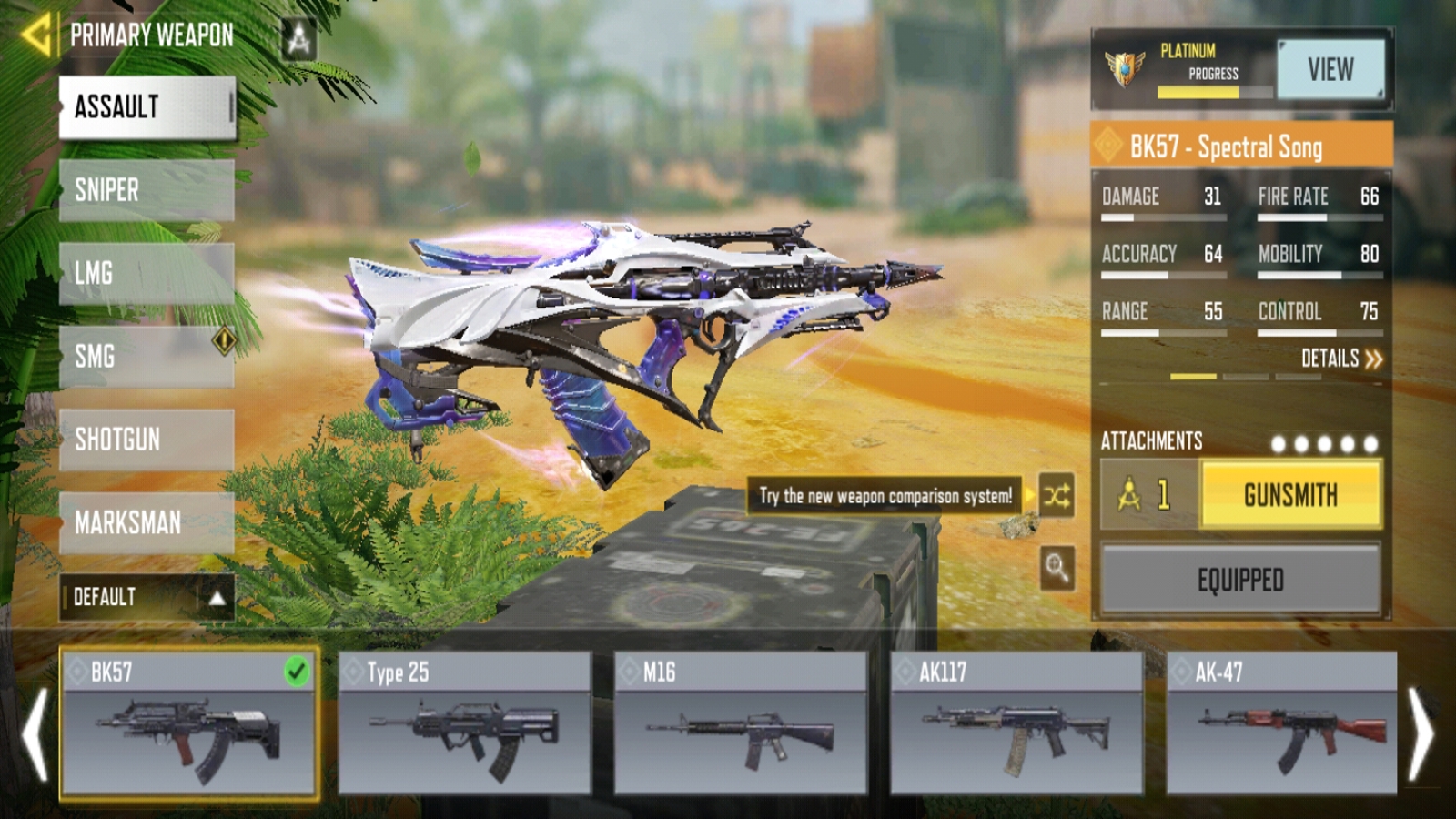Select the AK-47 weapon card

(1281, 723)
